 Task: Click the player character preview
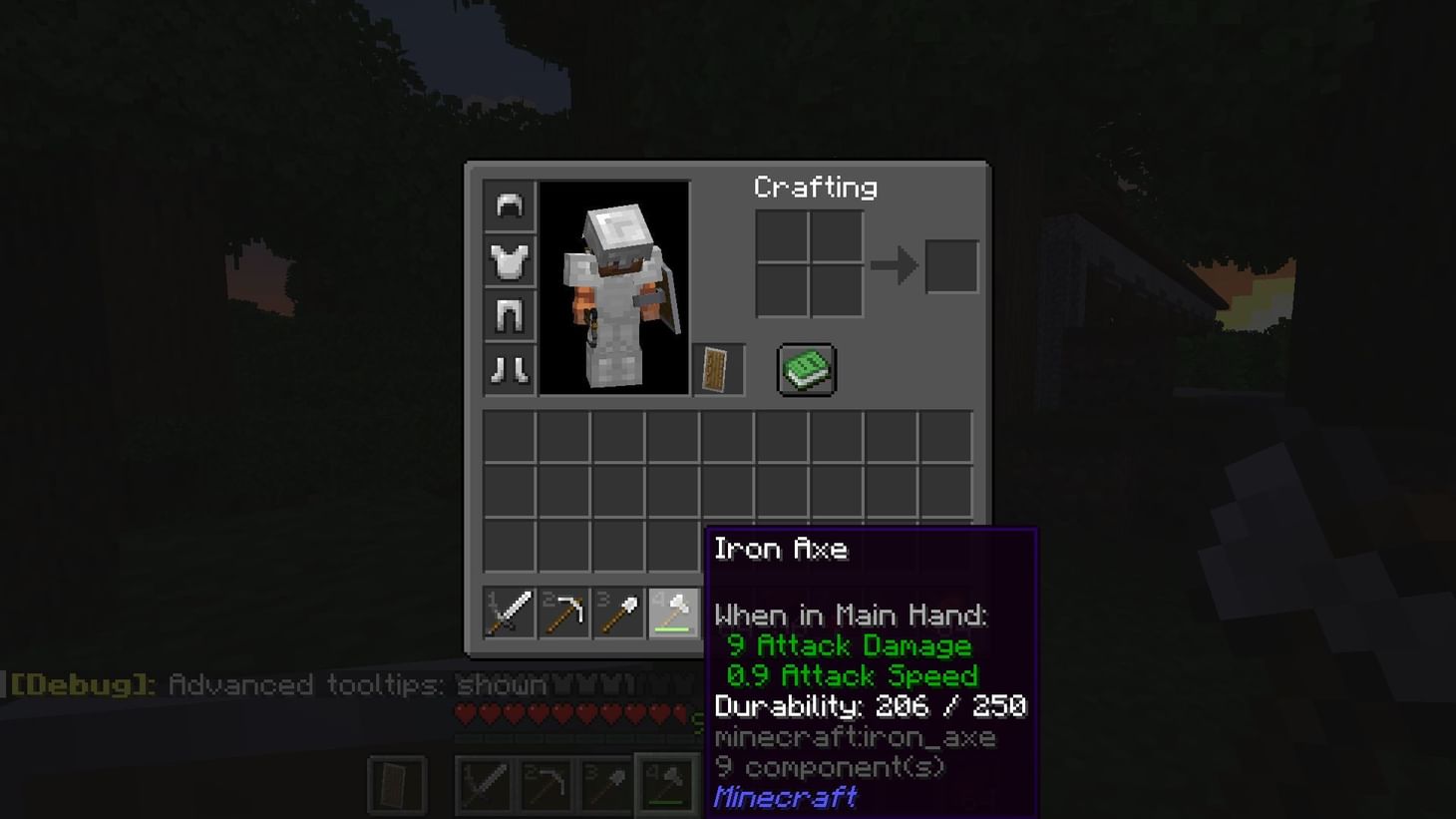[614, 288]
